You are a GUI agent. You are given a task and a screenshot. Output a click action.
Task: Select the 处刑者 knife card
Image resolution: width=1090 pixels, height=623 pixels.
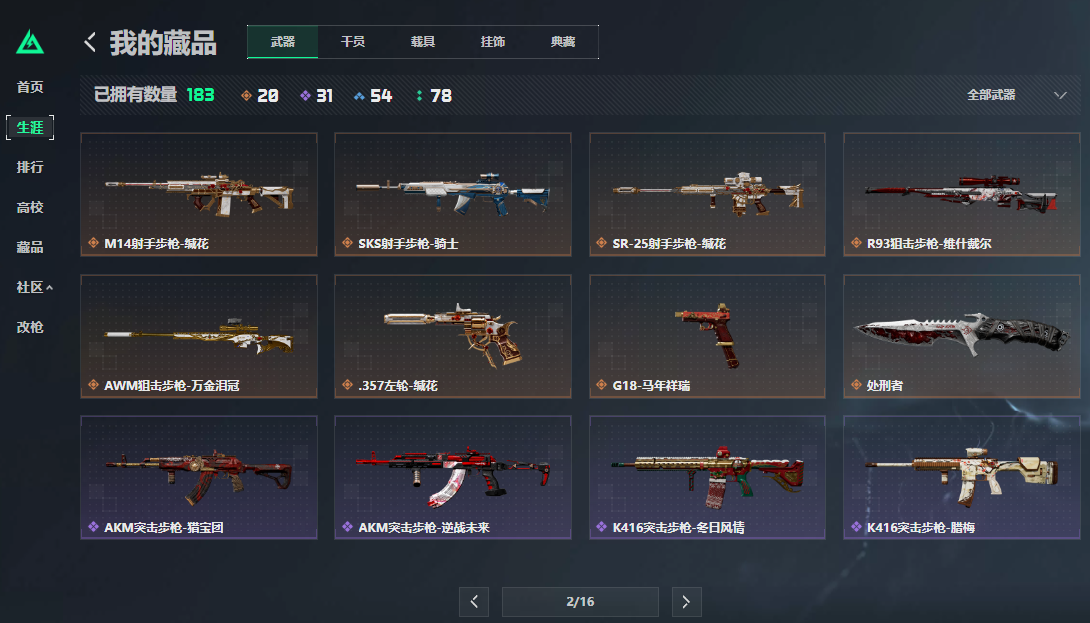click(x=962, y=336)
